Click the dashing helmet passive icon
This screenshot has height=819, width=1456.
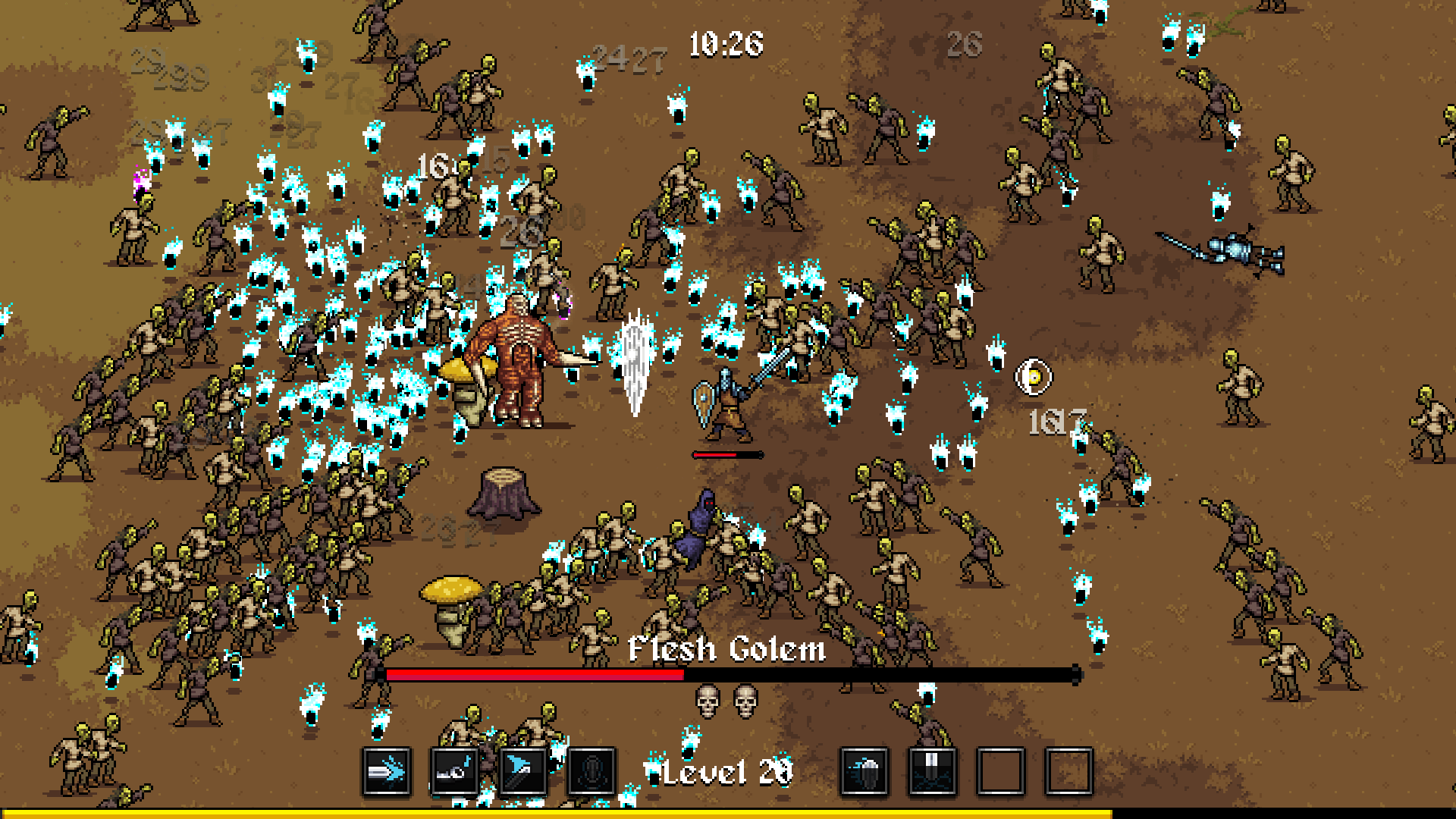pyautogui.click(x=864, y=772)
